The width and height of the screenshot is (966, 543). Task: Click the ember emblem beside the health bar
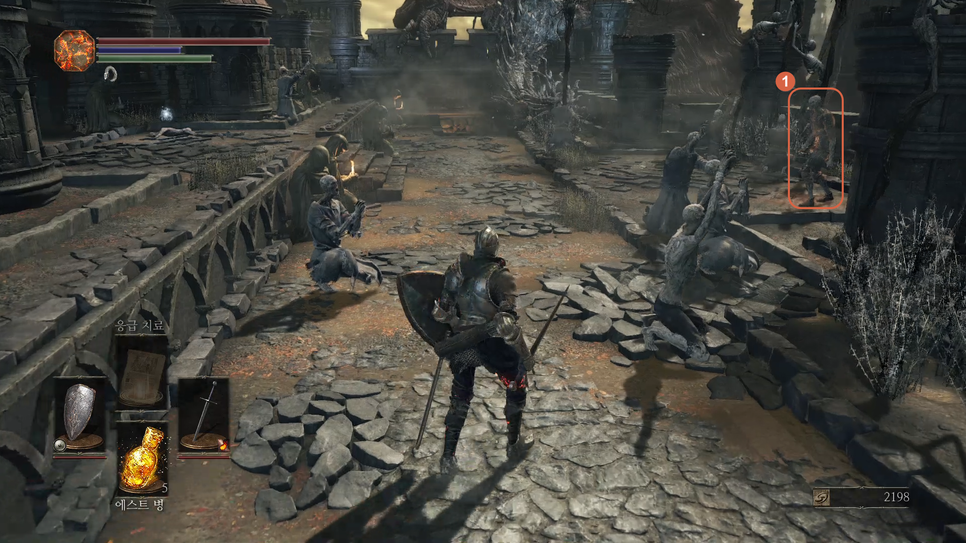point(74,50)
